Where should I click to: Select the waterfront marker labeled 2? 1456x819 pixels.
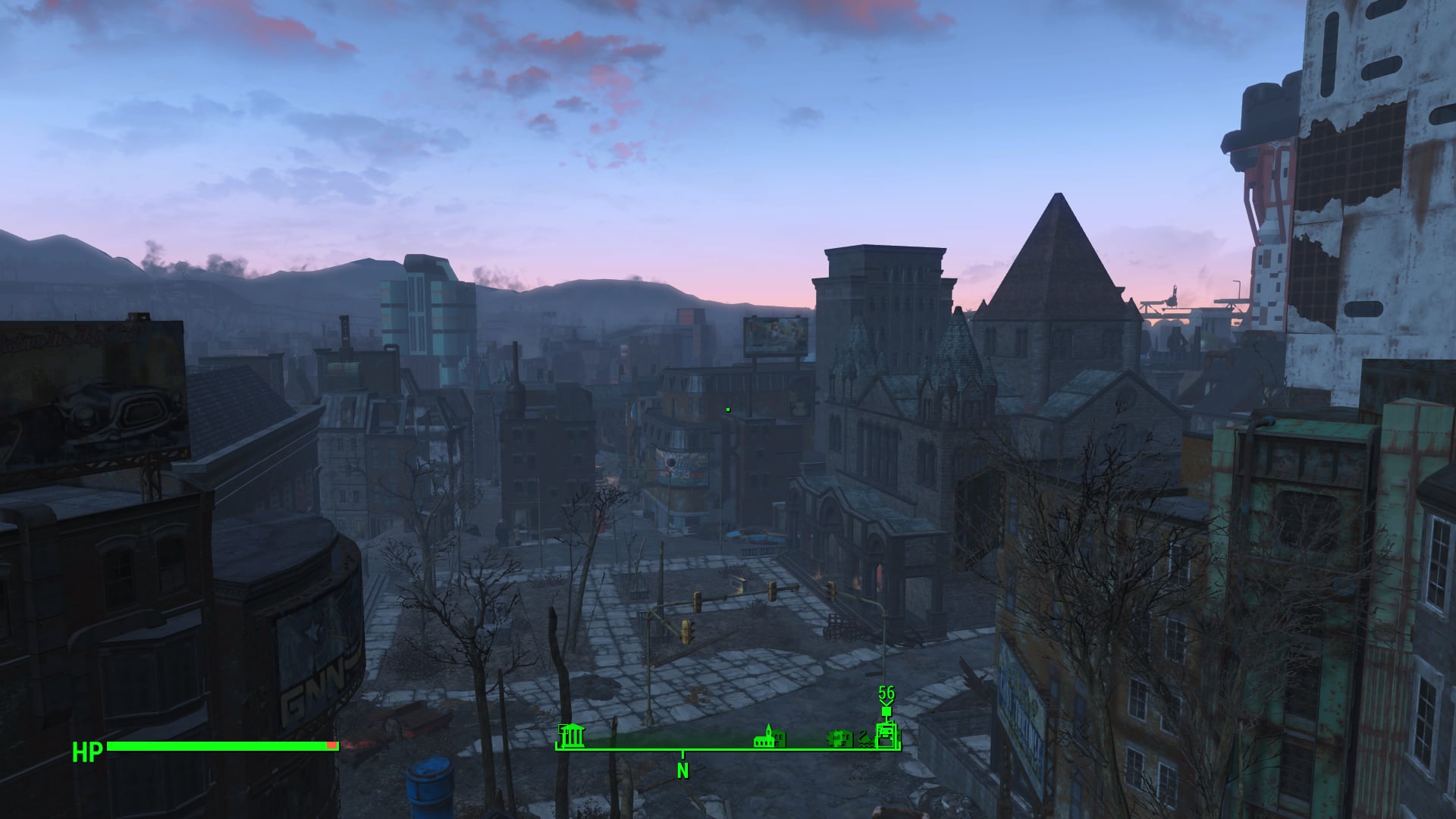pyautogui.click(x=864, y=738)
